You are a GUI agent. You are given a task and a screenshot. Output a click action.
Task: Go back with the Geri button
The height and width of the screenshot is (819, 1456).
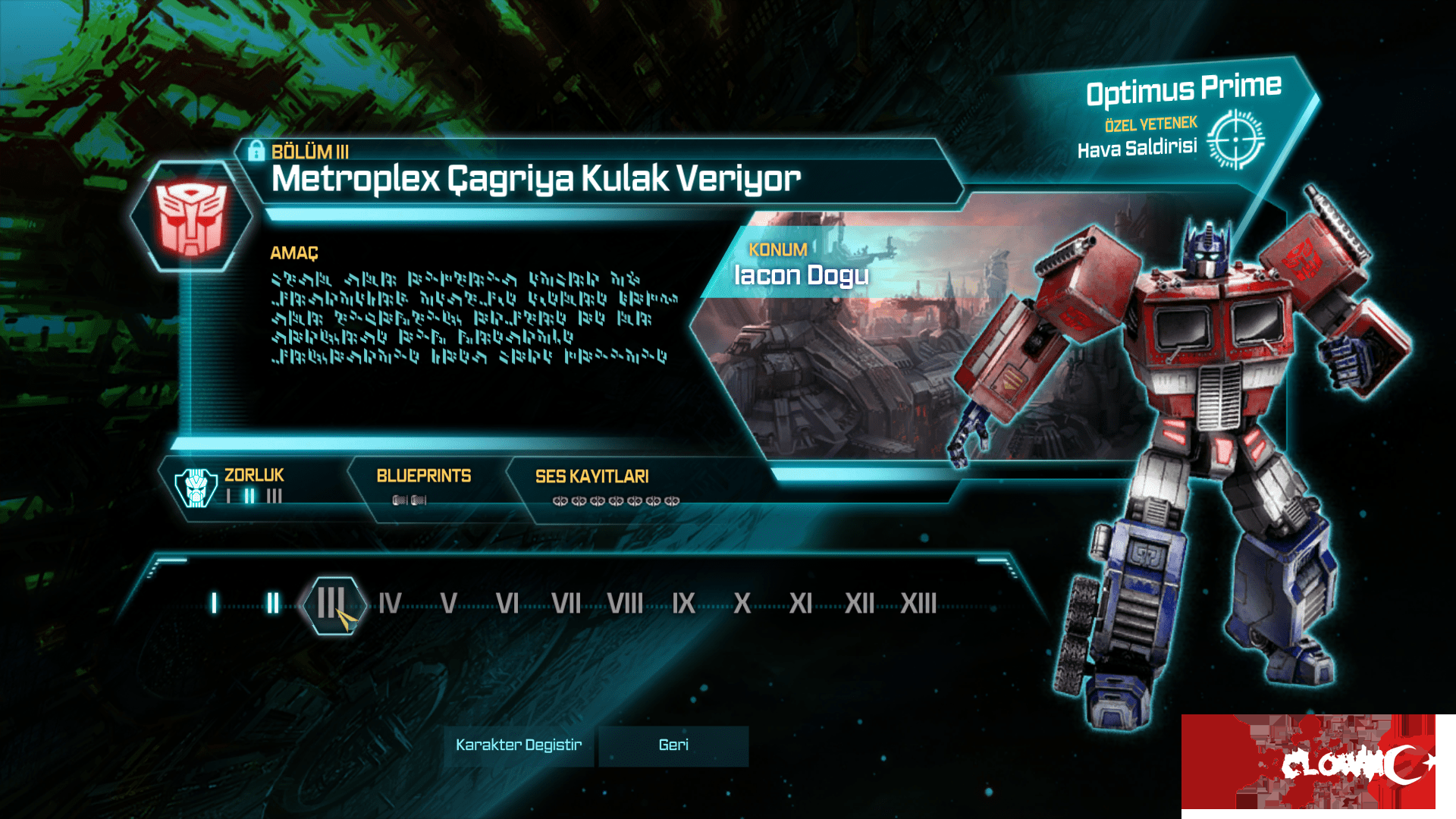pos(673,745)
